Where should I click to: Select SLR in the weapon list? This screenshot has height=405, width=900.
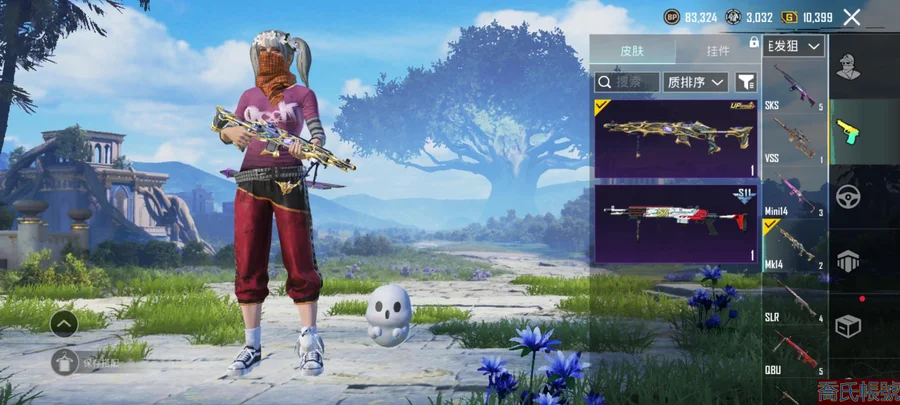pyautogui.click(x=795, y=299)
